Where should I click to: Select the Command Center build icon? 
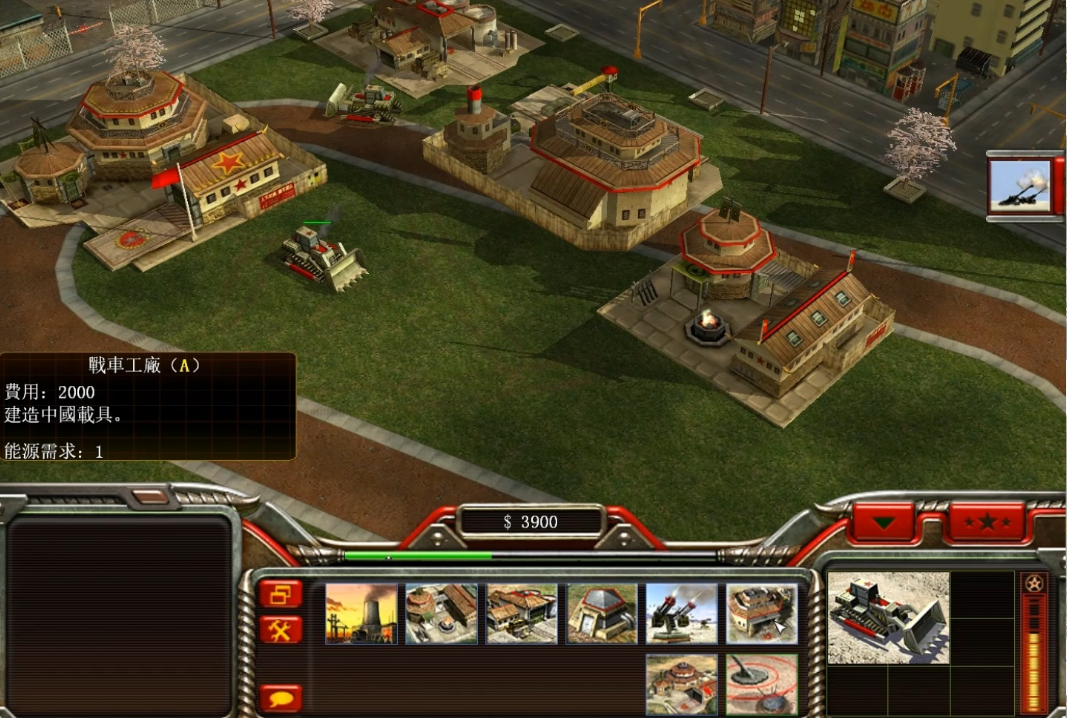(x=681, y=684)
